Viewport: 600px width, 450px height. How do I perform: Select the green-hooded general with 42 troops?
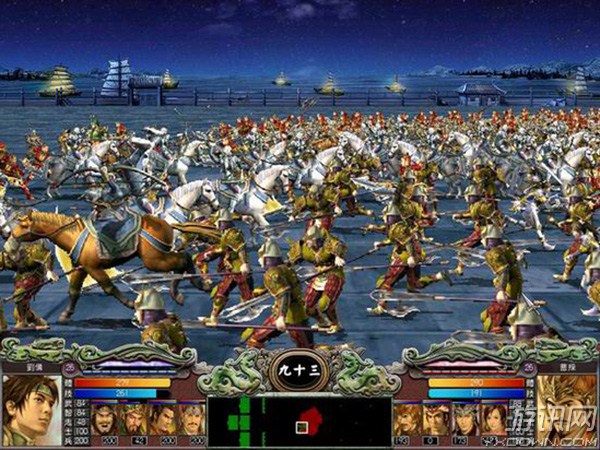(x=137, y=421)
